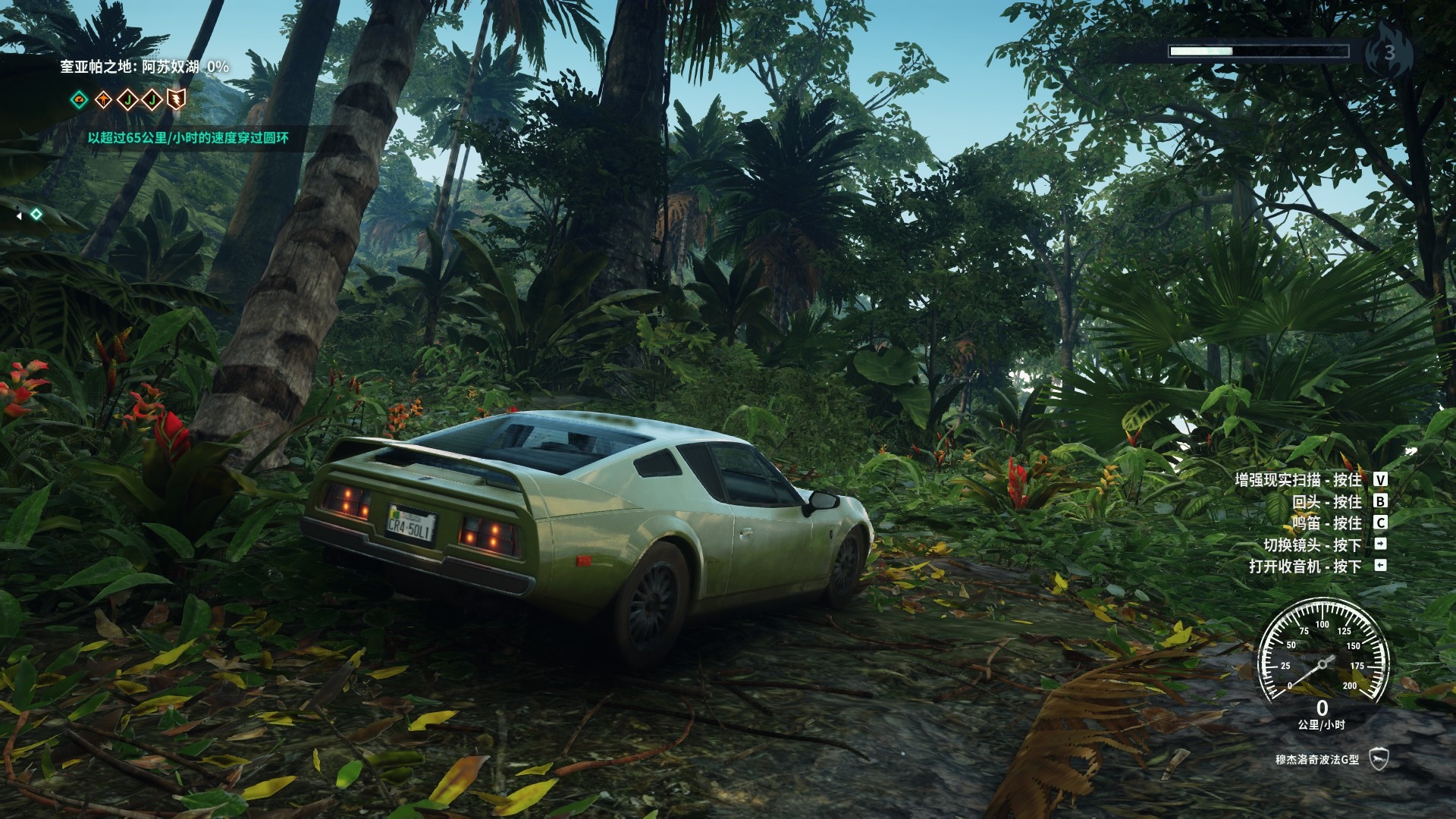Open the chaos level flame icon
This screenshot has width=1456, height=819.
pyautogui.click(x=1389, y=52)
